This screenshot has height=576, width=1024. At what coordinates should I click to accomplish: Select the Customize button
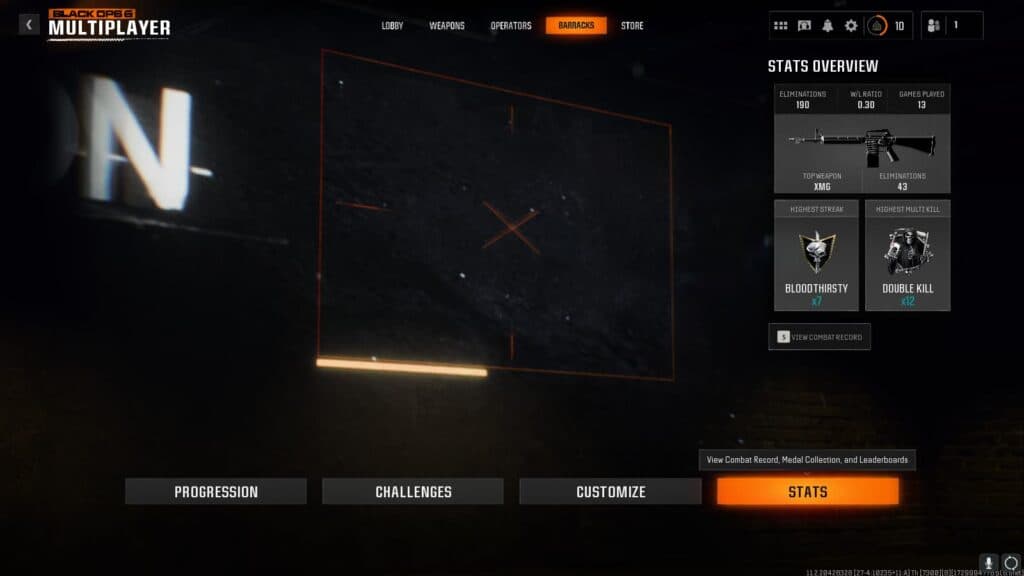click(x=610, y=491)
